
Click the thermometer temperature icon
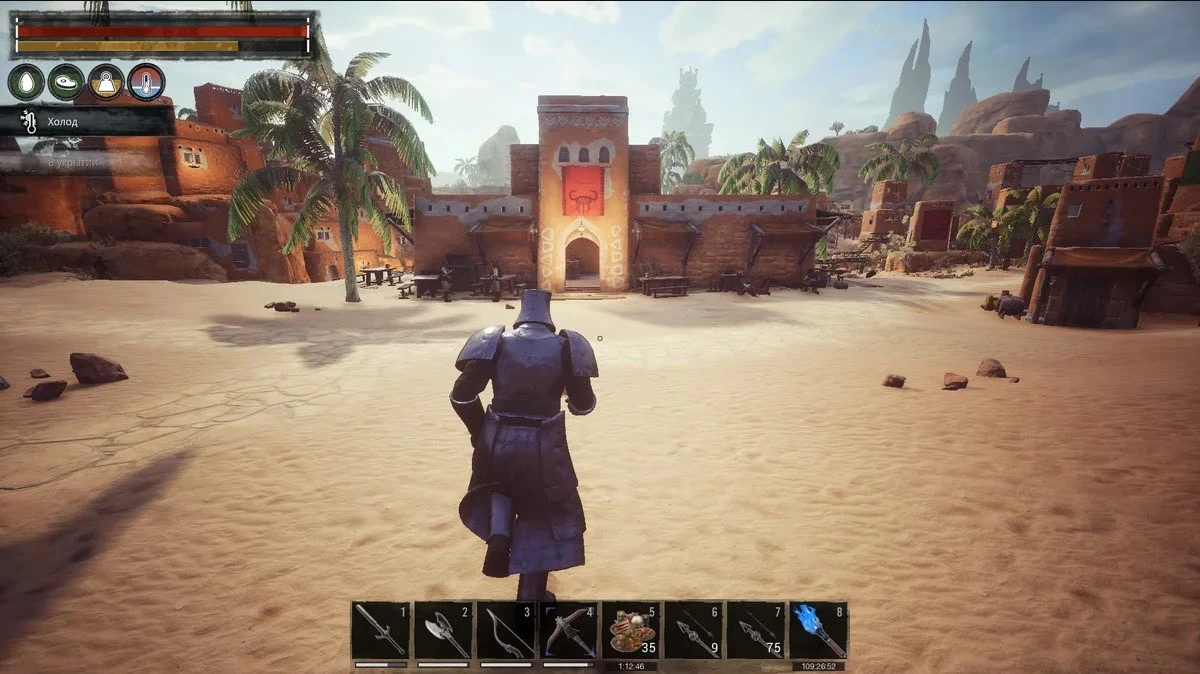coord(146,82)
